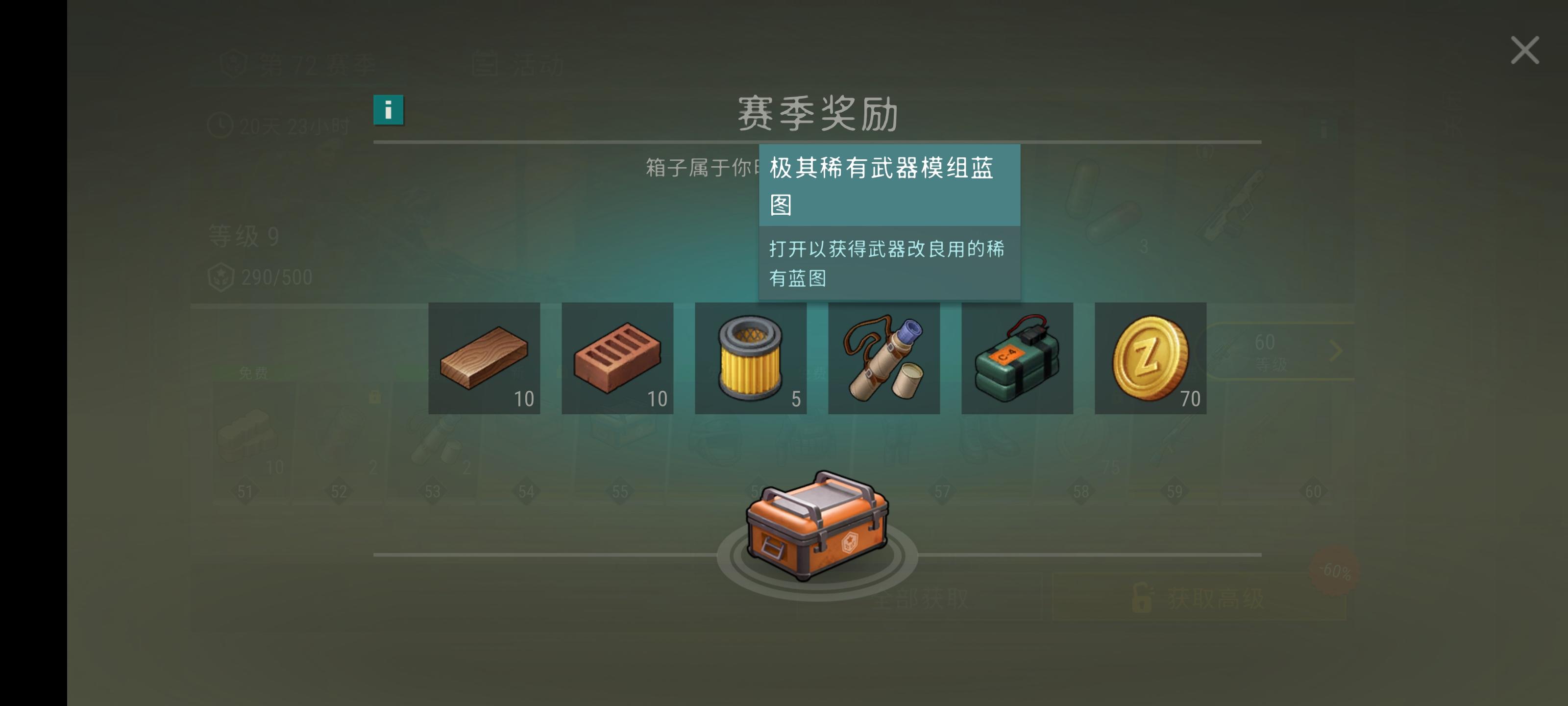Click the clock icon next to 20天 23小时
This screenshot has height=706, width=1568.
220,126
